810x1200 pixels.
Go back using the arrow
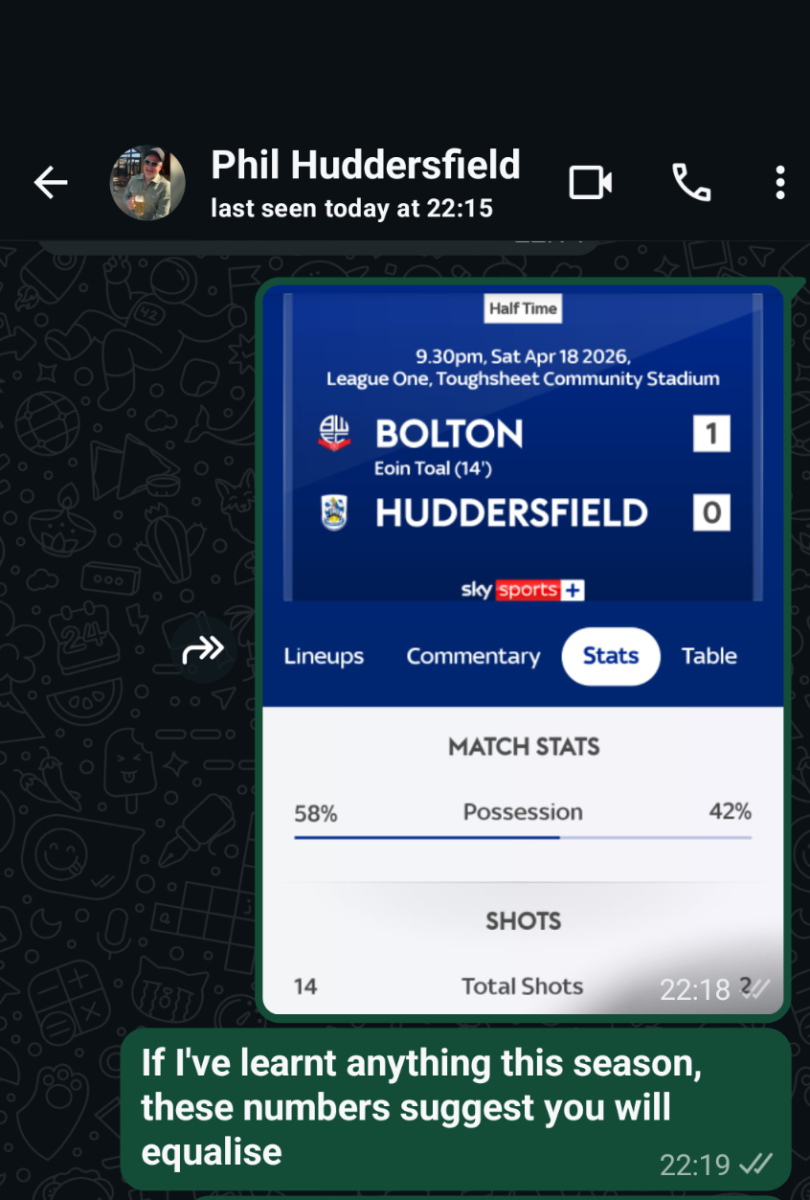click(x=50, y=183)
